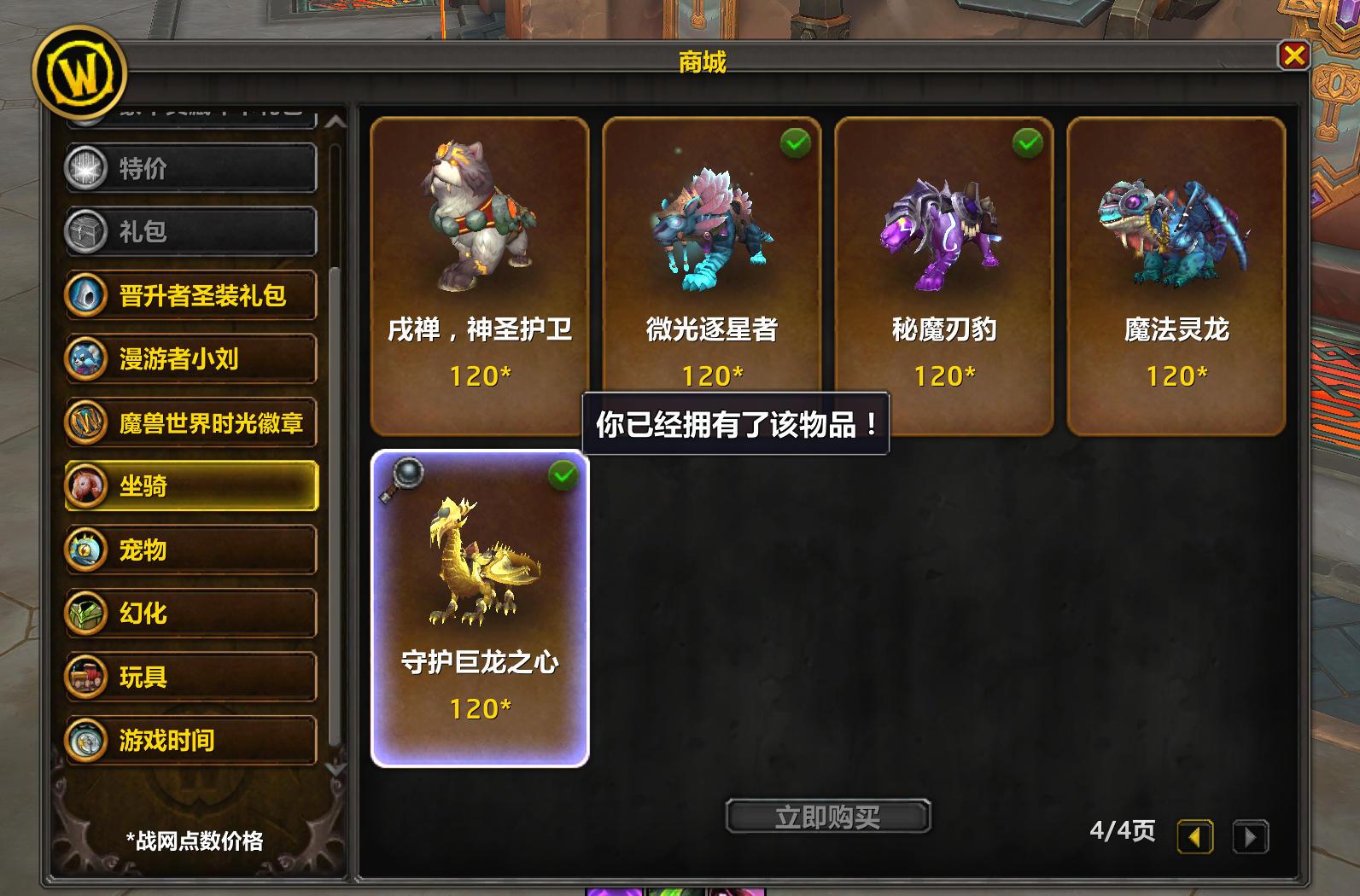This screenshot has height=896, width=1360.
Task: Click the green owned checkmark on 秘魔刃豹
Action: coord(1026,143)
